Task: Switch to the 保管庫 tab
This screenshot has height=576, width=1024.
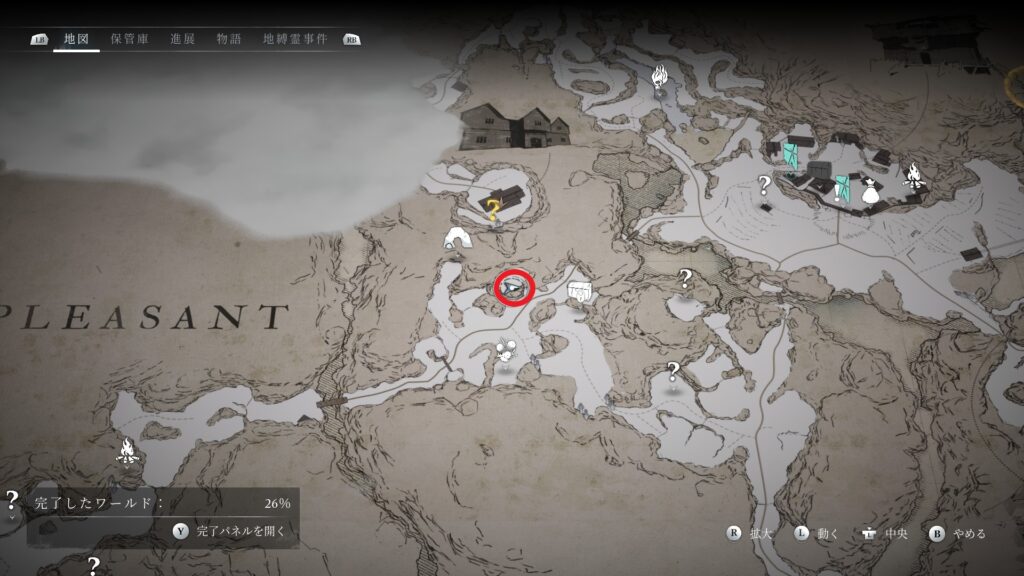Action: point(130,39)
